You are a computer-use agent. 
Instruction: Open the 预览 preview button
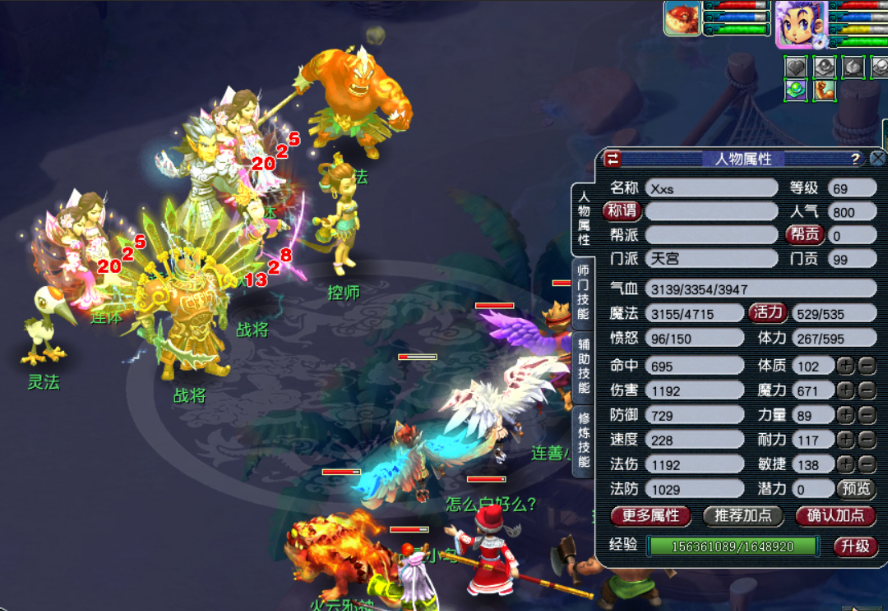coord(856,489)
